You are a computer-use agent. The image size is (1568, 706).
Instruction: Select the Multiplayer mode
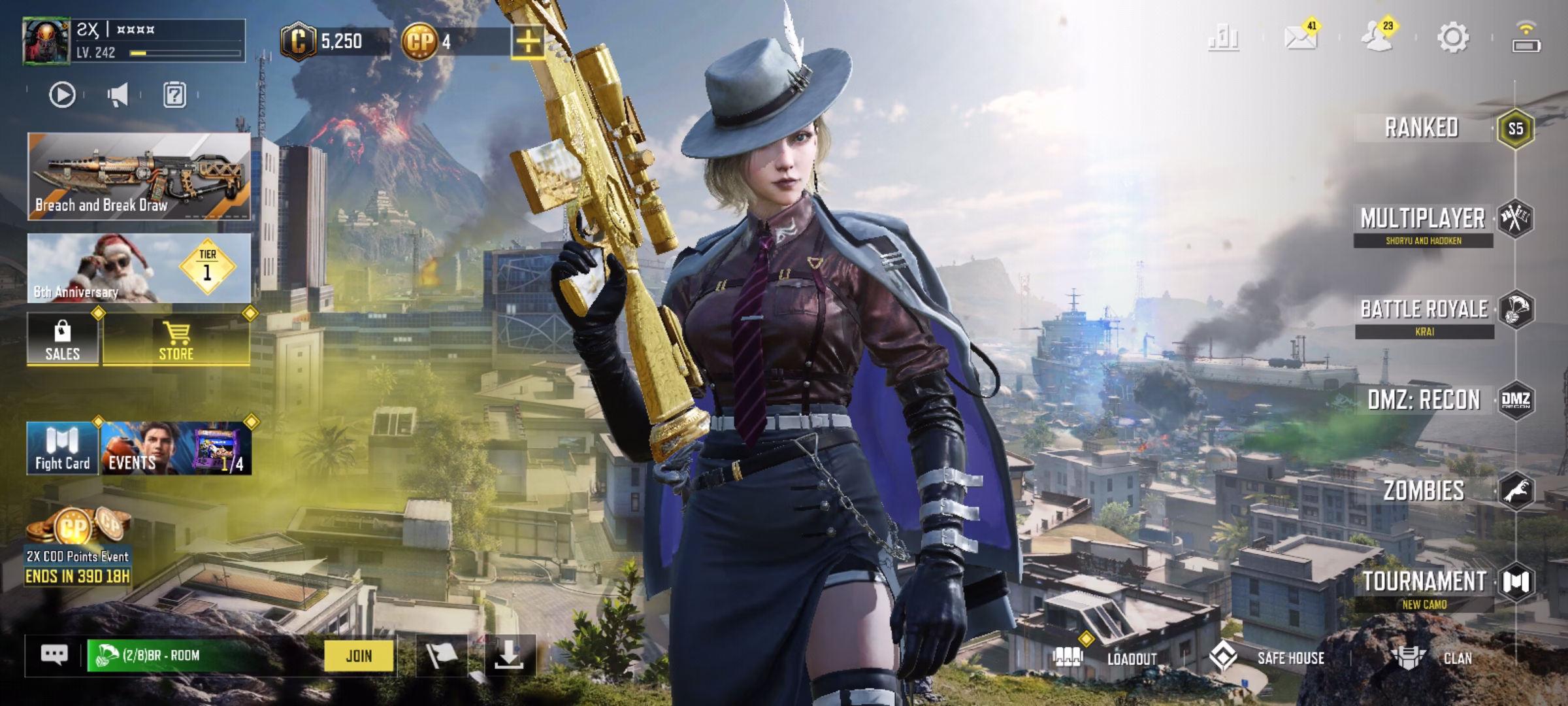[1423, 220]
